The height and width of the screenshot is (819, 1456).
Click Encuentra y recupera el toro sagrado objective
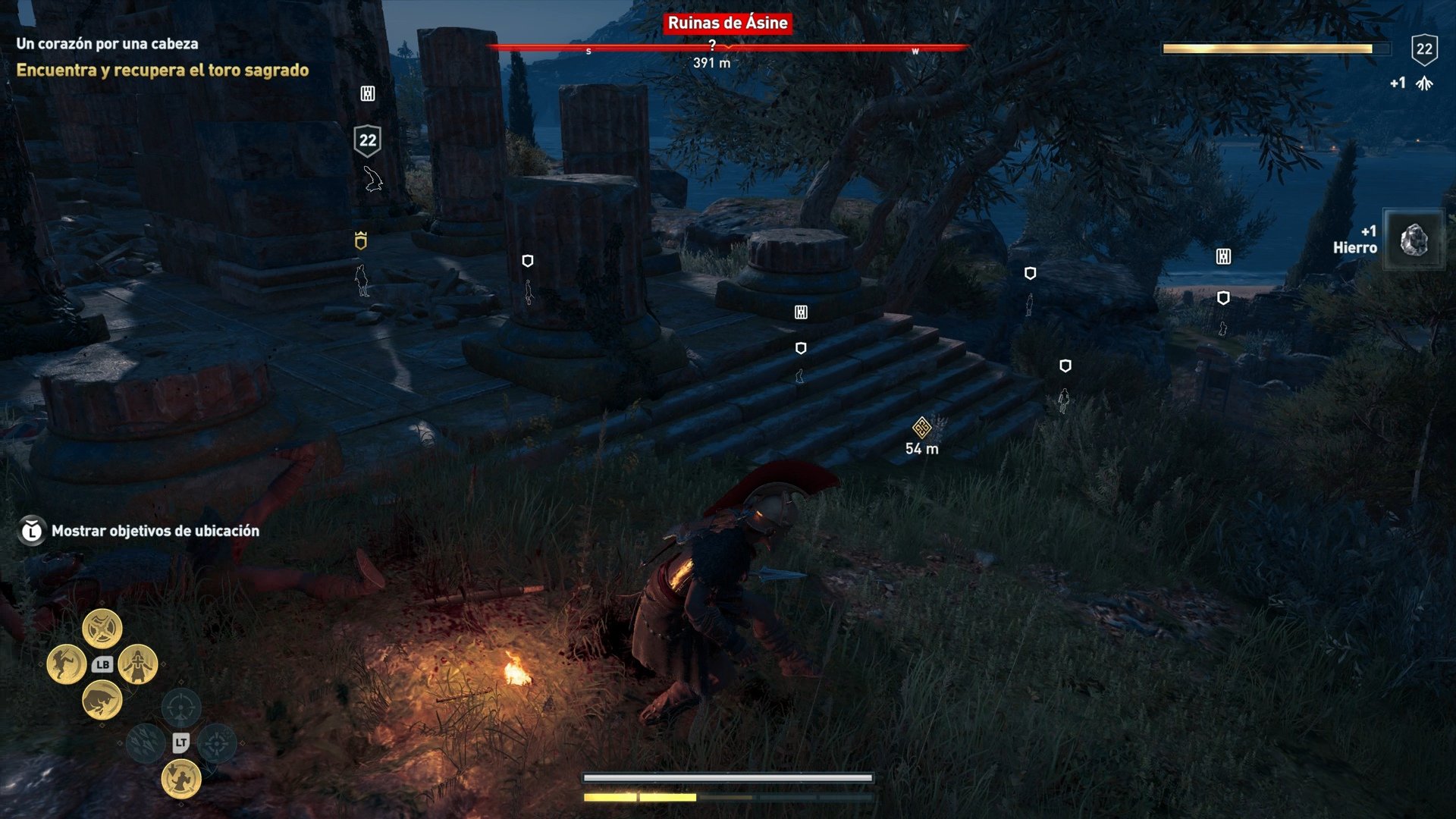[162, 70]
